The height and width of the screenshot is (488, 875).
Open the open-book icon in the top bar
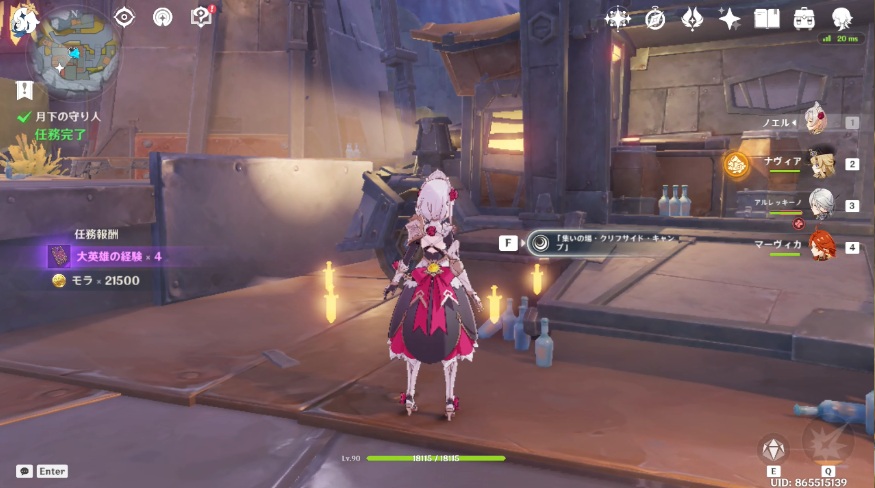pos(767,18)
